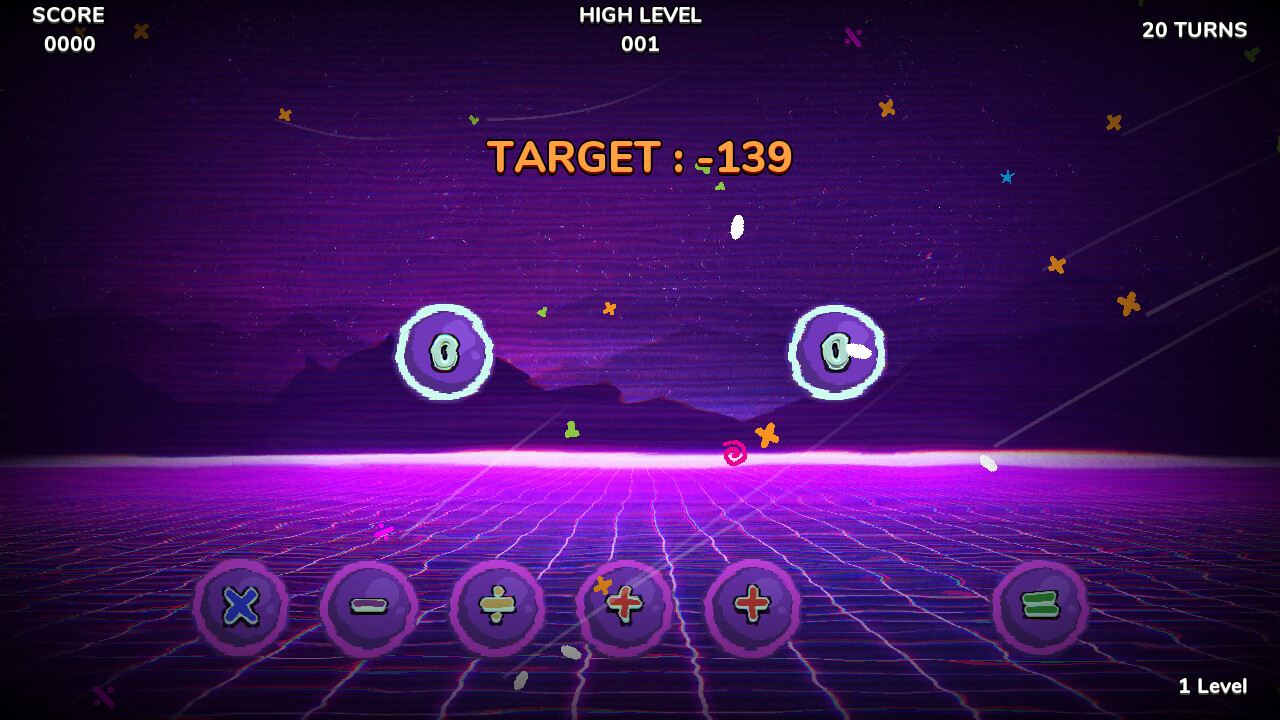This screenshot has height=720, width=1280.
Task: Select the subtraction (−) operator
Action: (x=369, y=607)
